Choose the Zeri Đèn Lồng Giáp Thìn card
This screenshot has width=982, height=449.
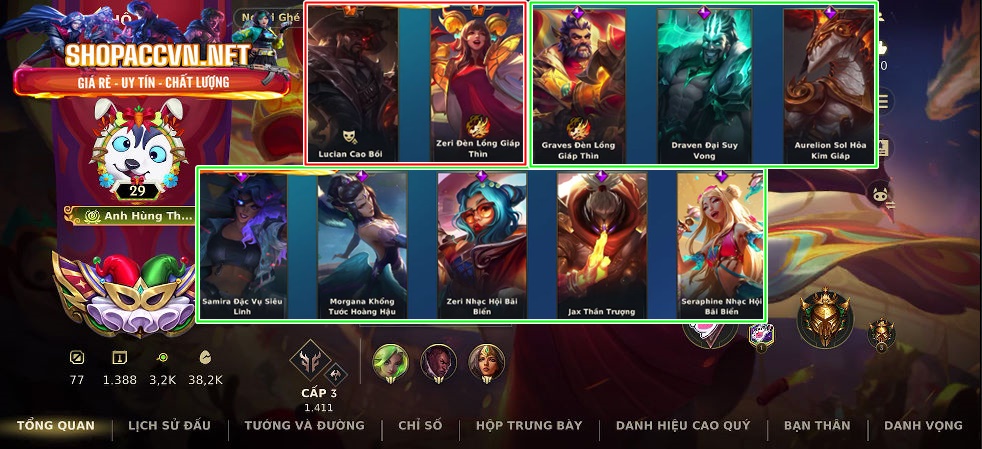tap(474, 85)
